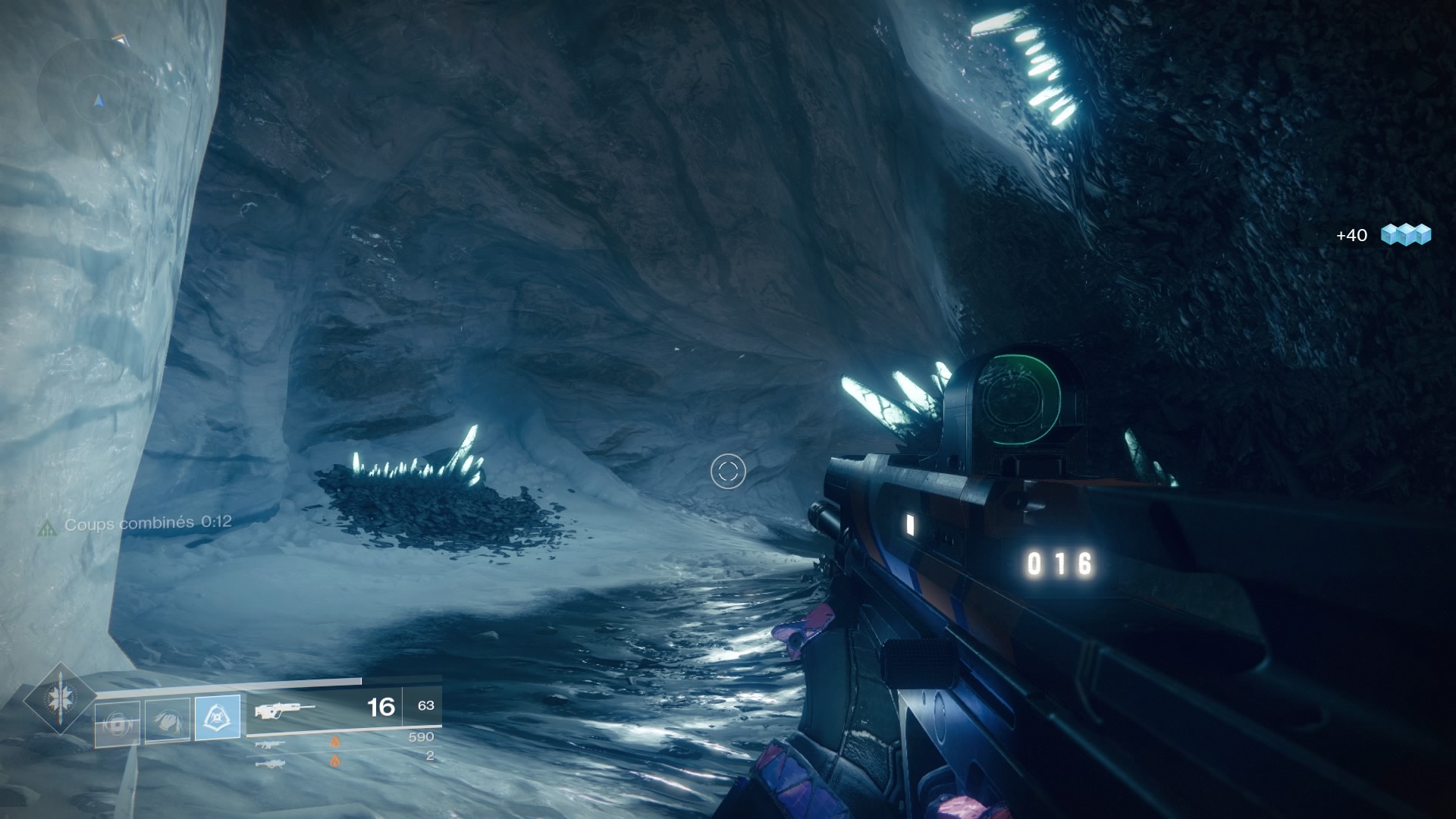Activate the diamond-shaped super ability icon
The height and width of the screenshot is (819, 1456).
(59, 698)
